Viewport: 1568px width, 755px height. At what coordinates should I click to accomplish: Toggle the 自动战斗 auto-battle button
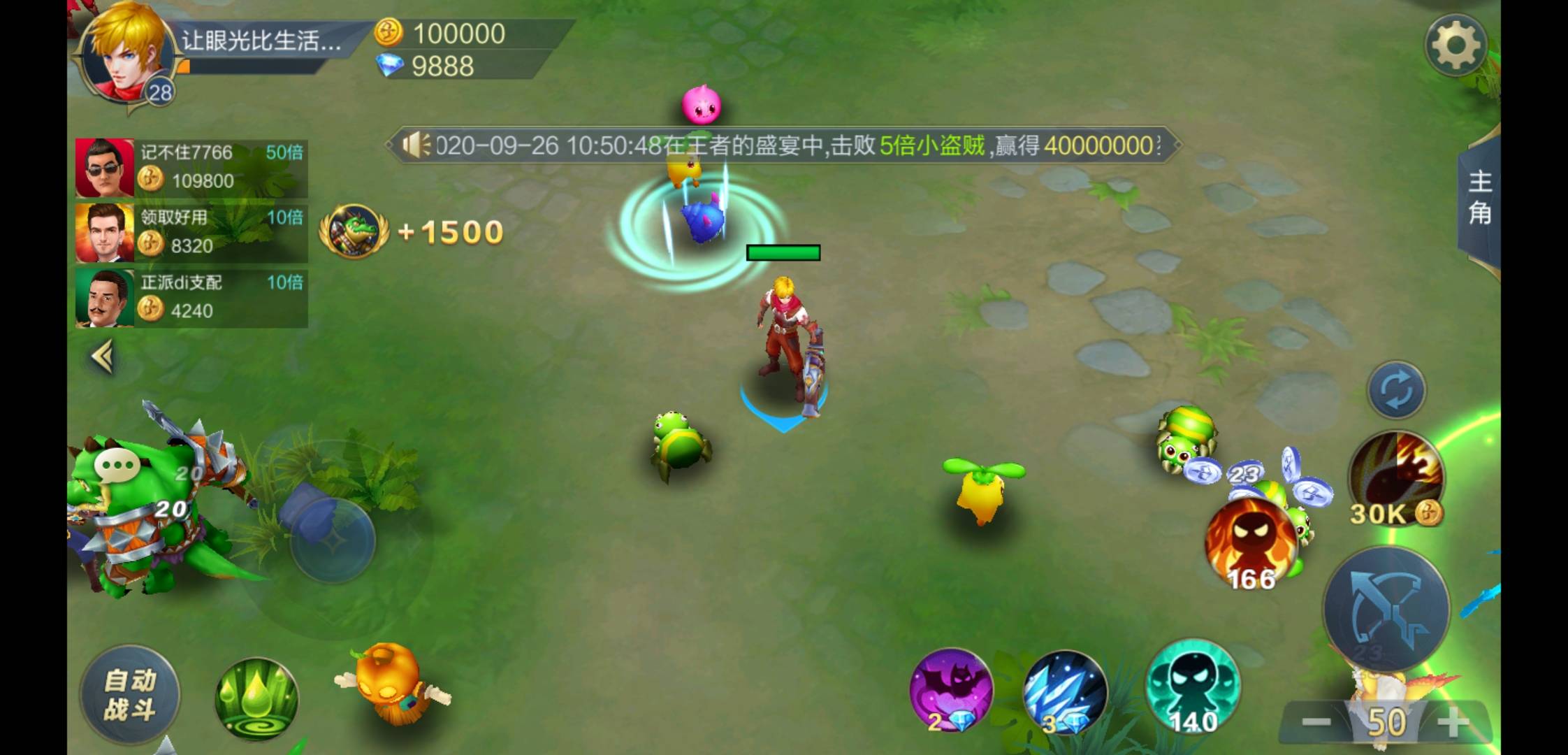pos(130,694)
